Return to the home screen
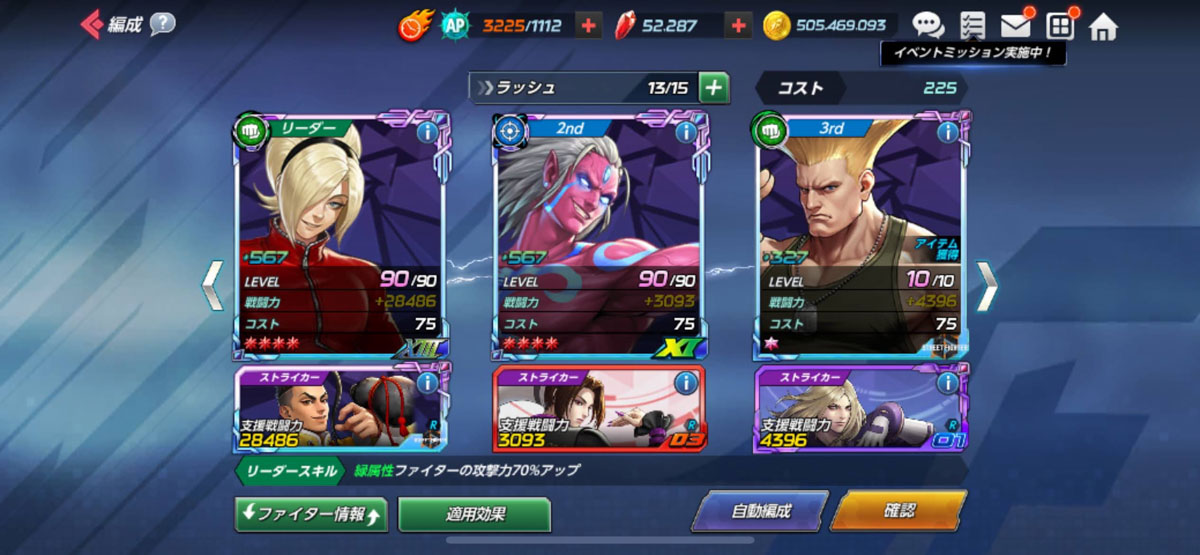The image size is (1200, 555). coord(1103,26)
